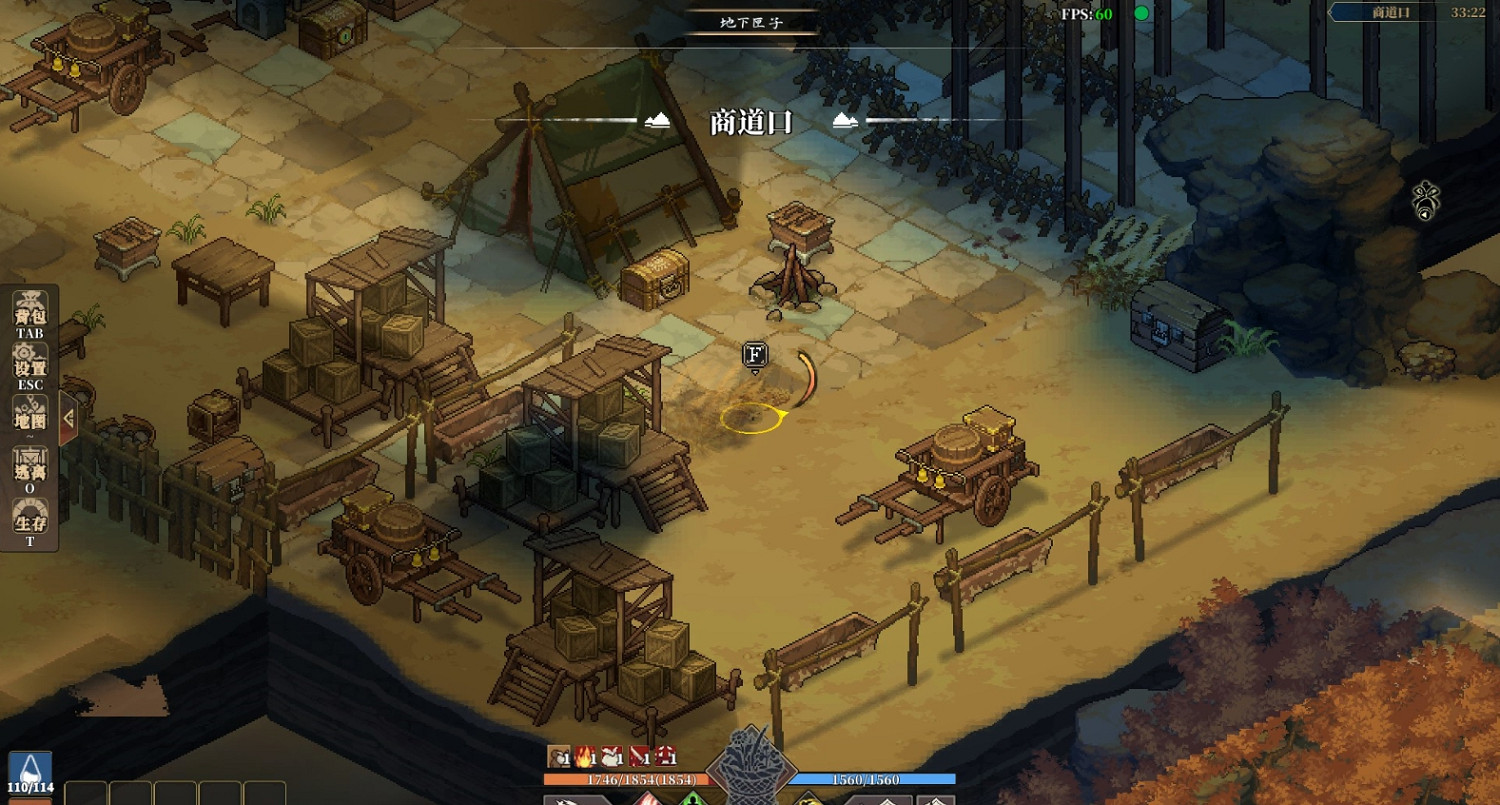Image resolution: width=1500 pixels, height=805 pixels.
Task: Click the 商道口 location label at top right
Action: pos(1390,12)
